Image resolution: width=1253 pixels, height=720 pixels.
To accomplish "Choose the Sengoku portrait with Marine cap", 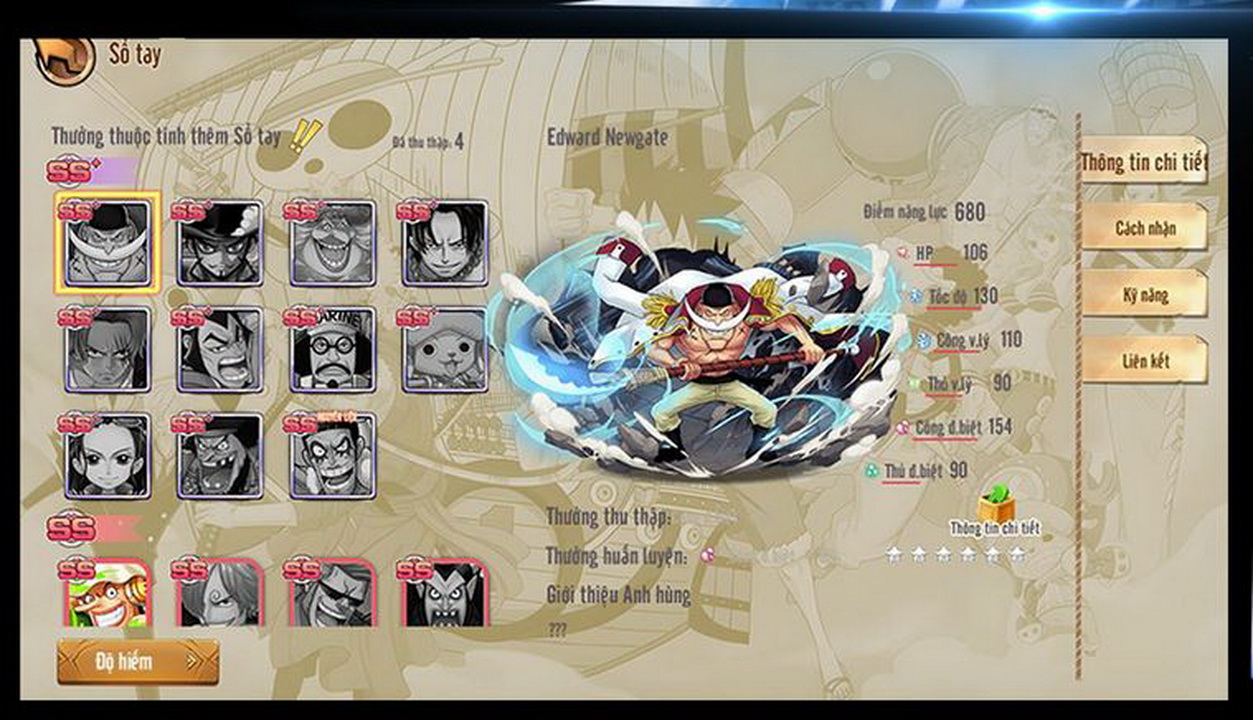I will (333, 349).
